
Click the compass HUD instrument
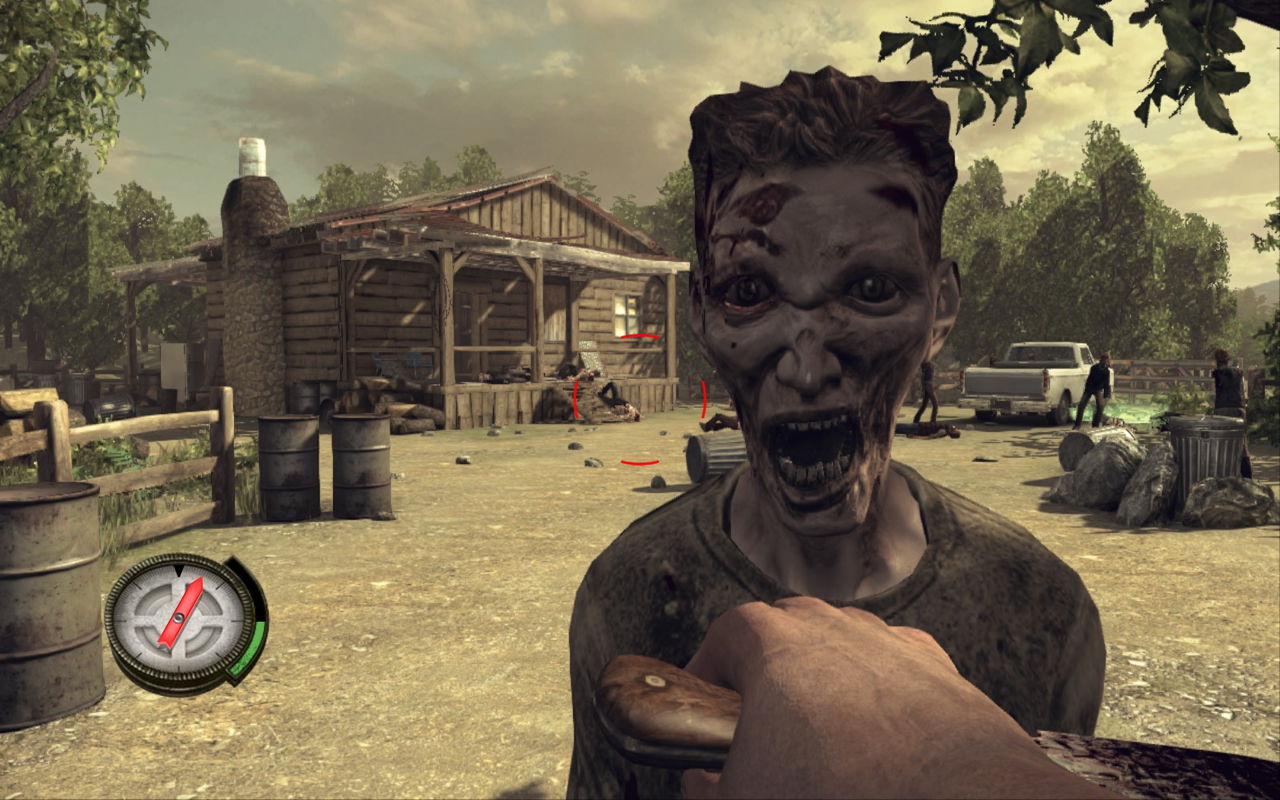180,618
